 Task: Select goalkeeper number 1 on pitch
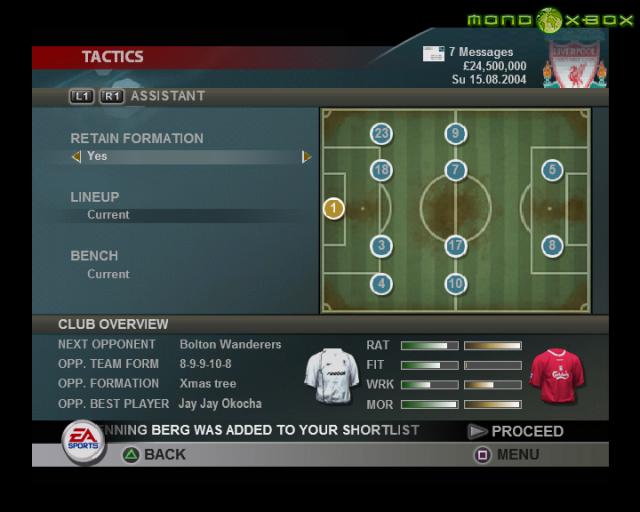point(334,208)
